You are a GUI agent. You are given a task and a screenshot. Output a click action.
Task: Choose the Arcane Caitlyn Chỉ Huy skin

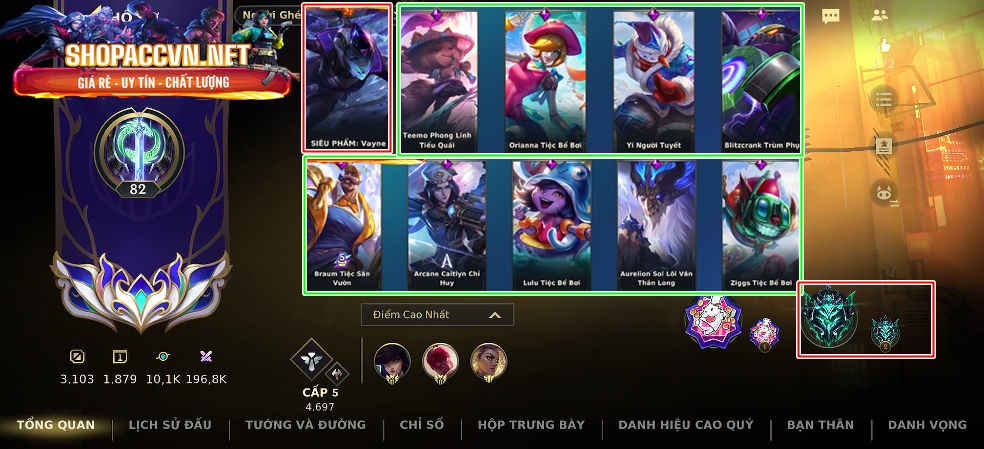[x=447, y=224]
